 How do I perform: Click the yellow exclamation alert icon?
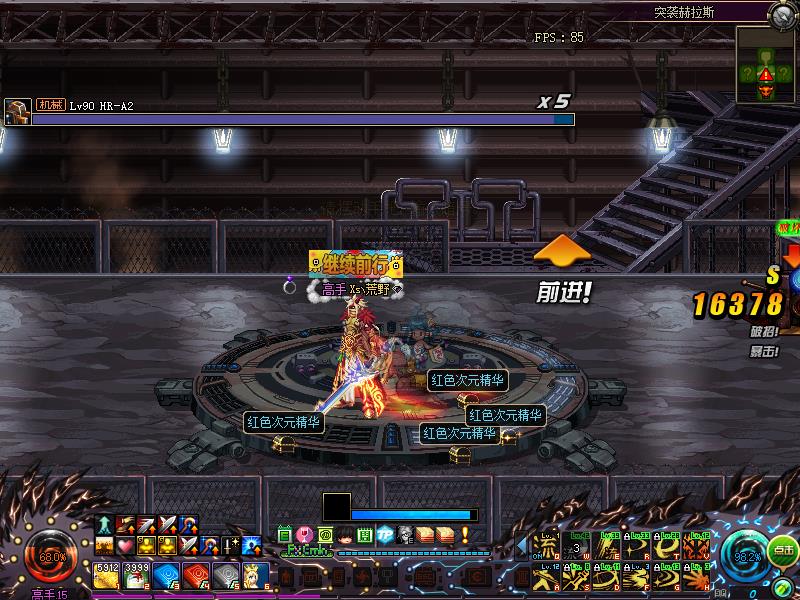click(x=462, y=535)
